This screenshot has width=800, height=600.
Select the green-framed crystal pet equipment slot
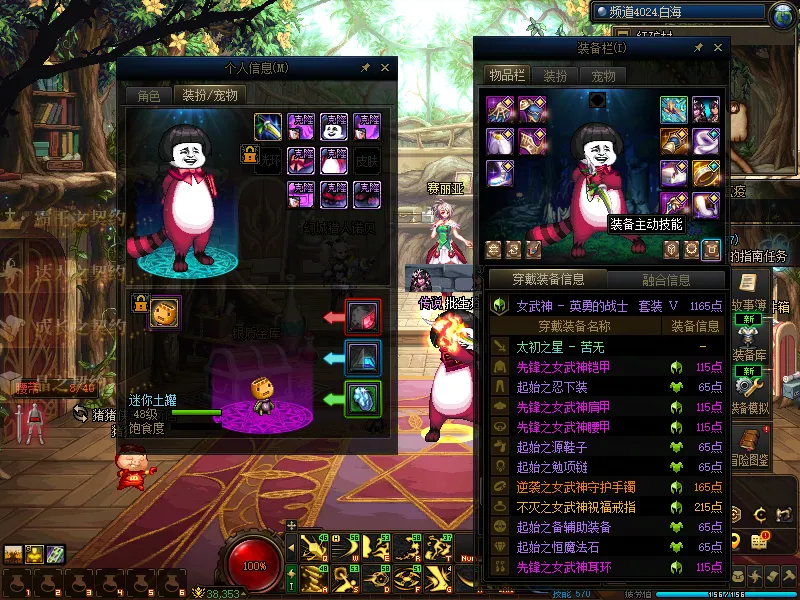[362, 398]
